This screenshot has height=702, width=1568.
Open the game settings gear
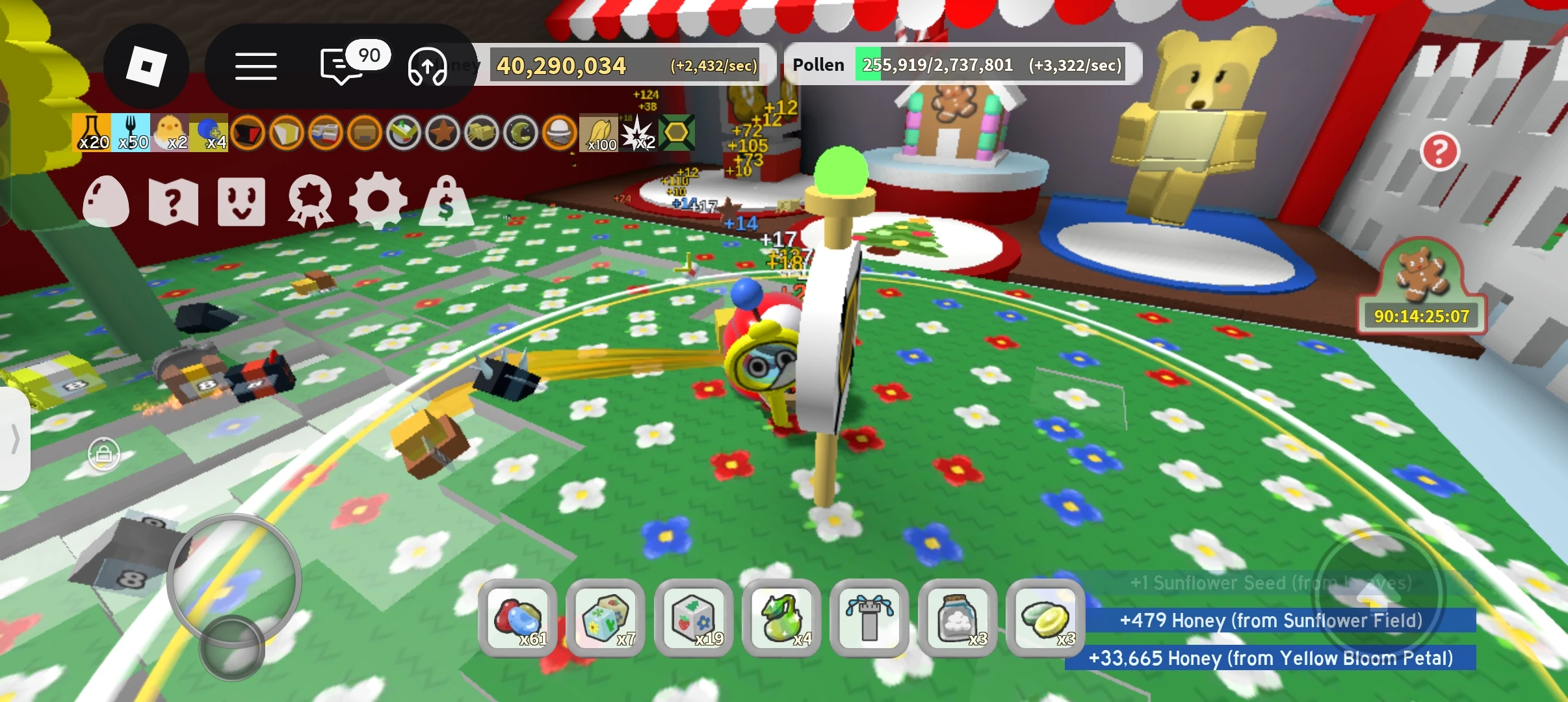pos(378,201)
